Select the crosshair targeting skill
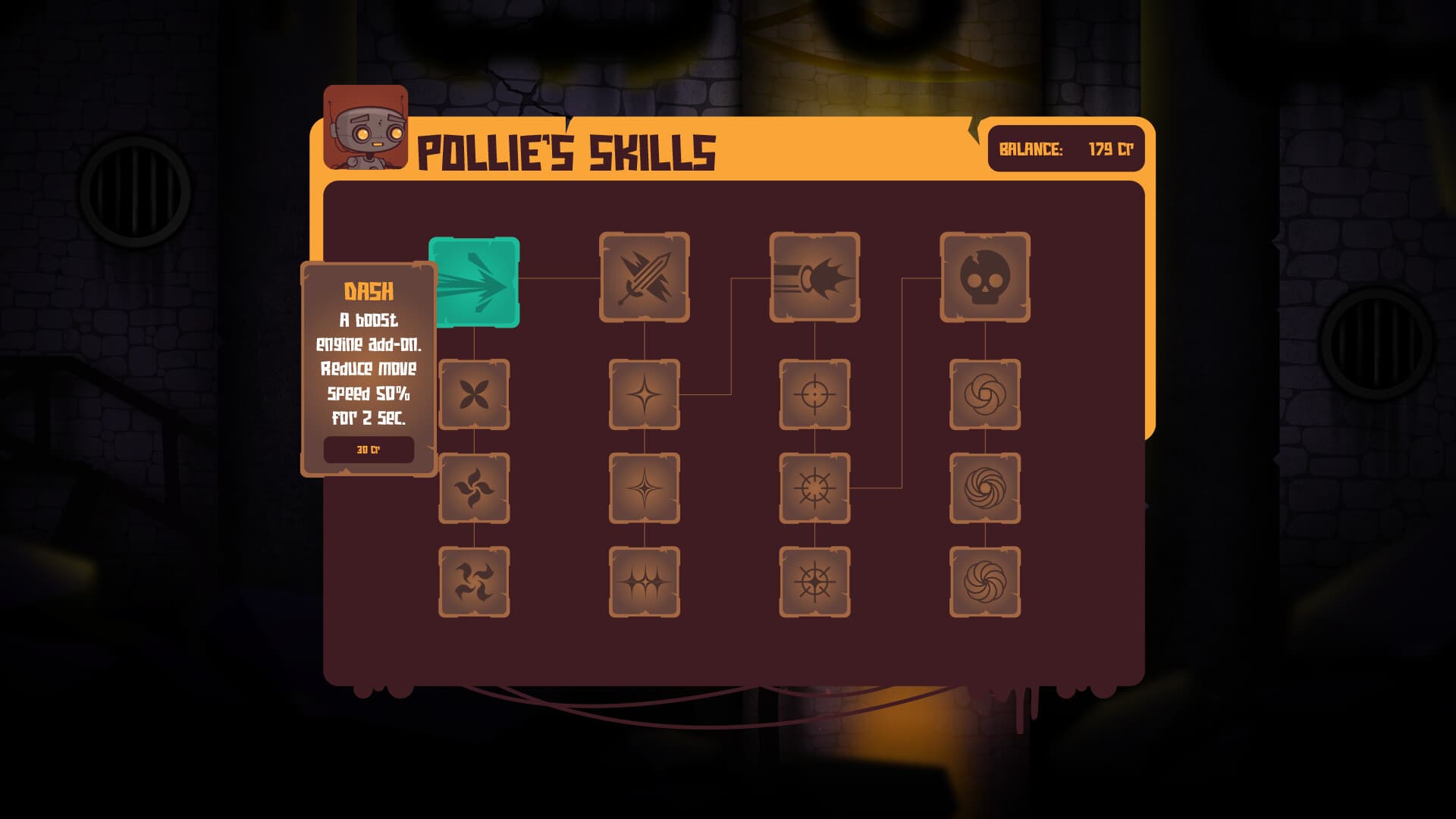The height and width of the screenshot is (819, 1456). [814, 394]
